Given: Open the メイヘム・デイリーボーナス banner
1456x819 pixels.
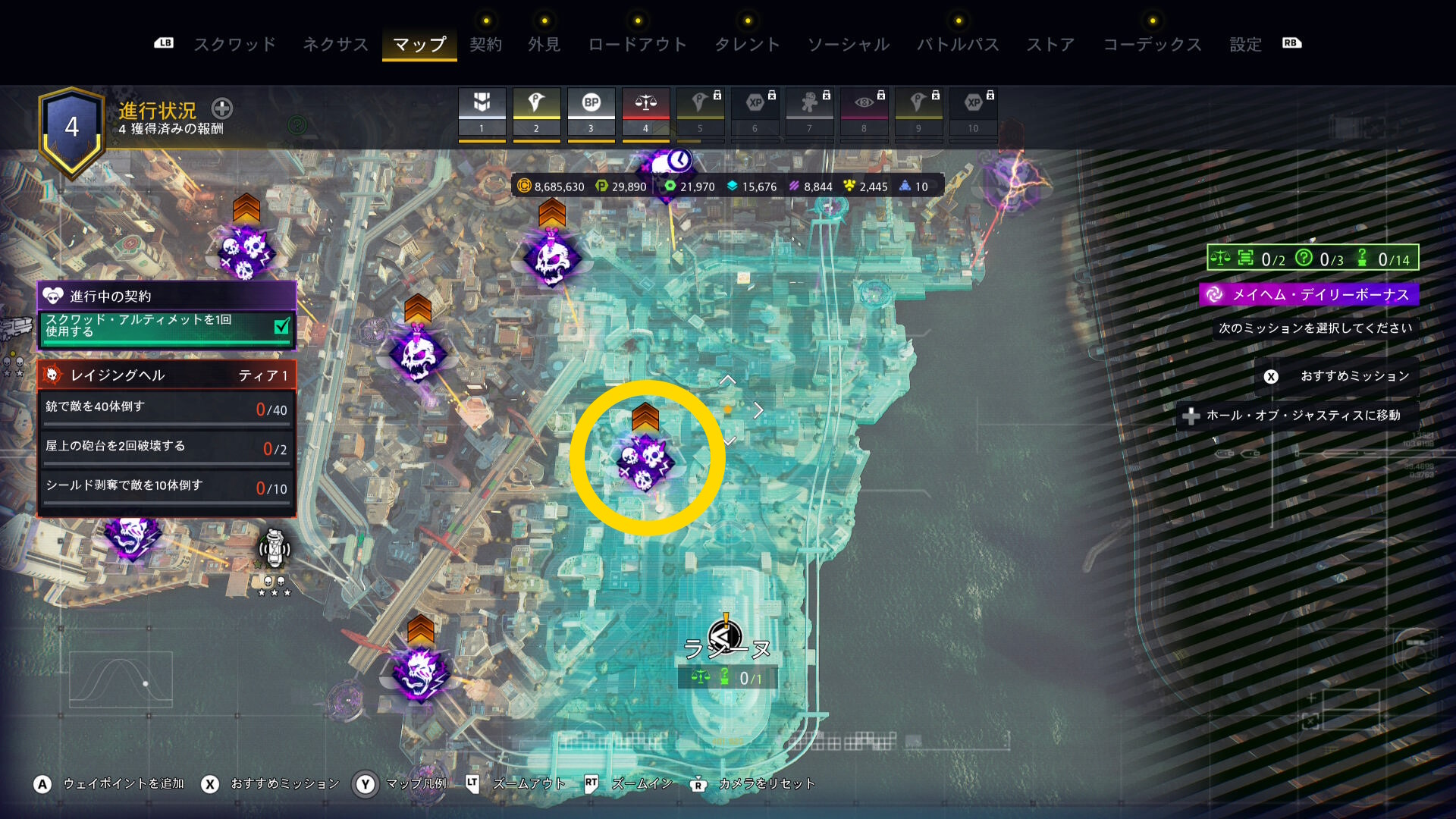Looking at the screenshot, I should point(1310,294).
